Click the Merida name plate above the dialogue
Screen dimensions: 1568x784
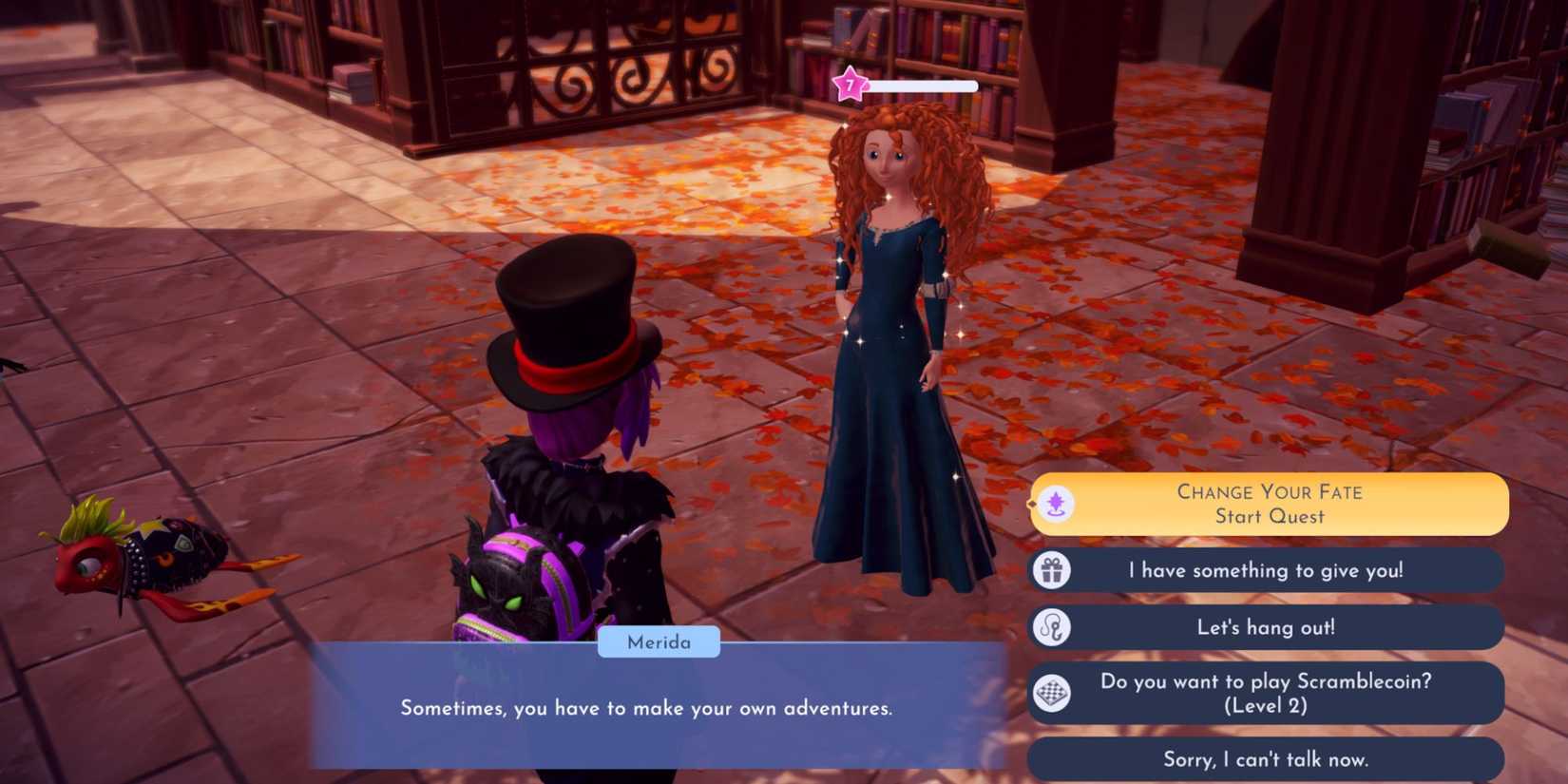coord(660,642)
